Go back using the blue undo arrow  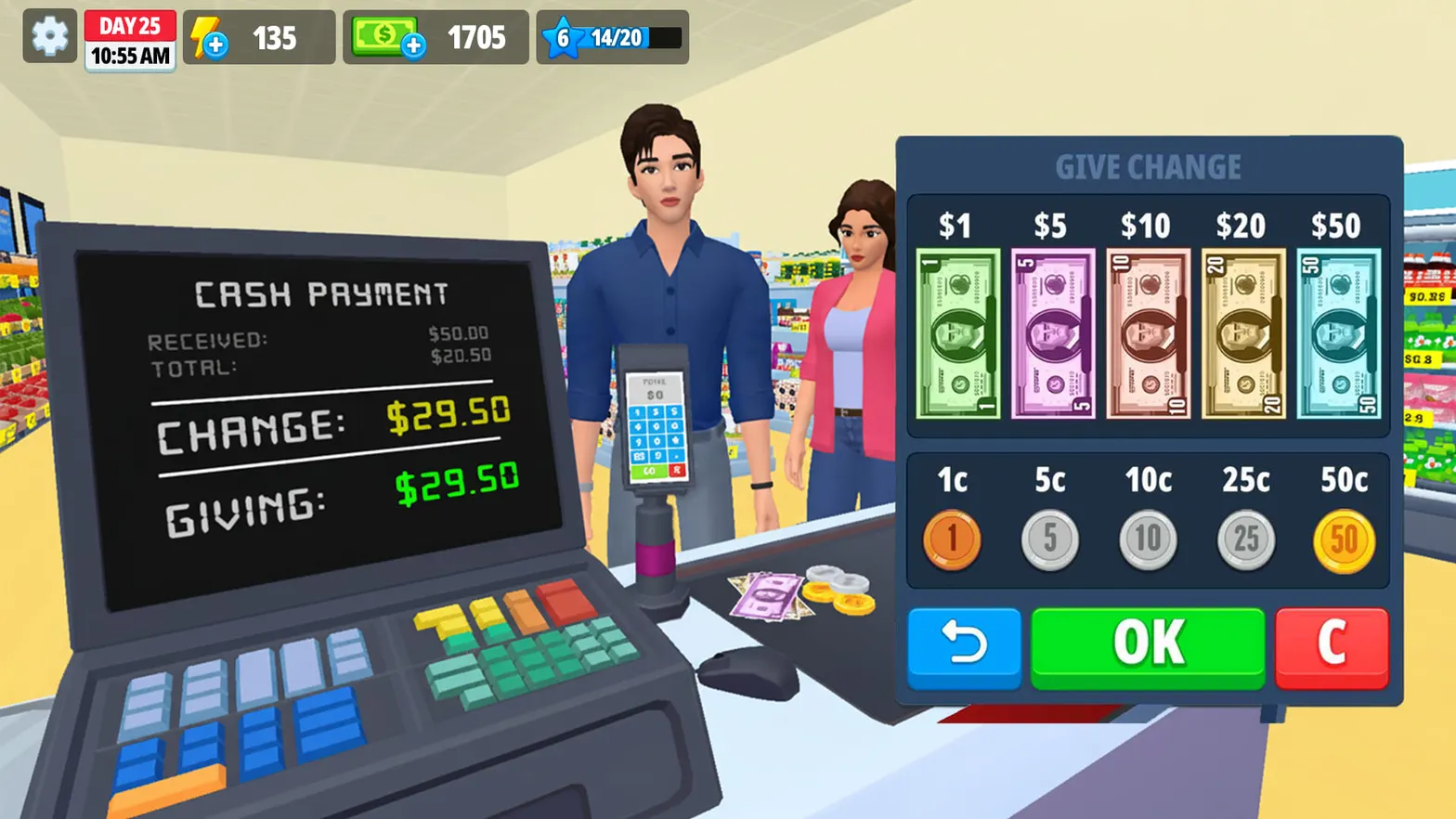(x=964, y=647)
